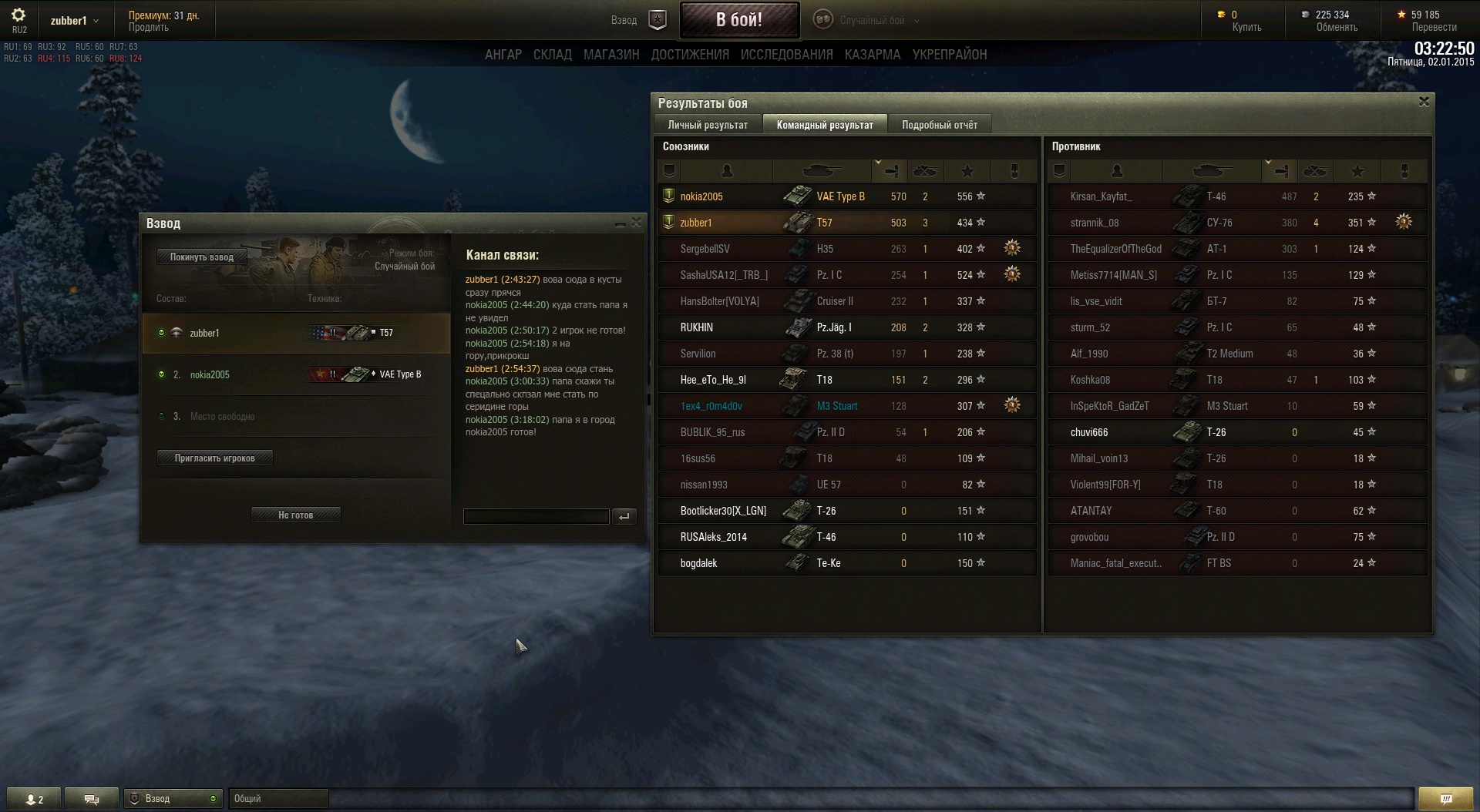This screenshot has height=812, width=1480.
Task: Select ally RUKHIN in results list
Action: [697, 327]
